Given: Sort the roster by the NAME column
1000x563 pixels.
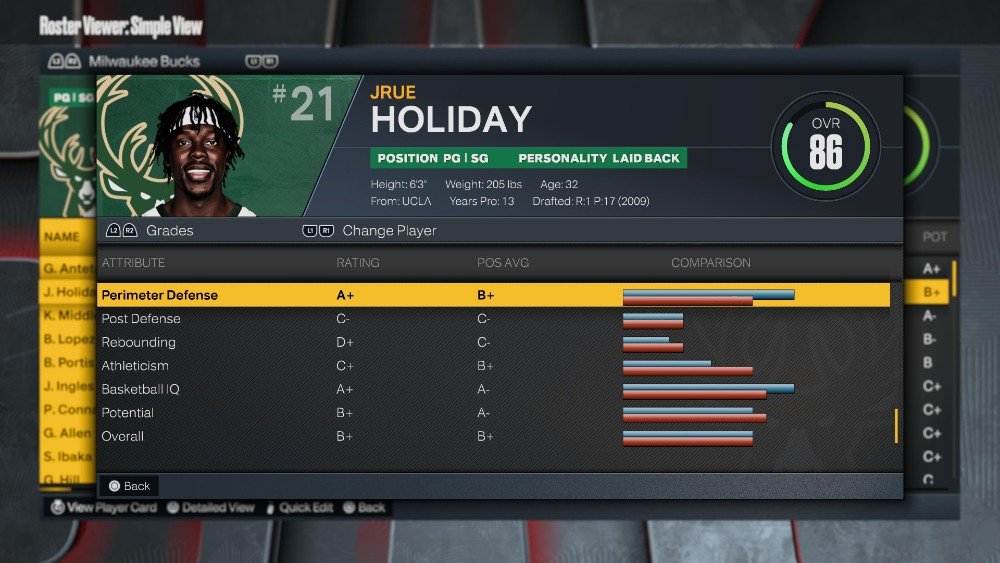Looking at the screenshot, I should [62, 237].
